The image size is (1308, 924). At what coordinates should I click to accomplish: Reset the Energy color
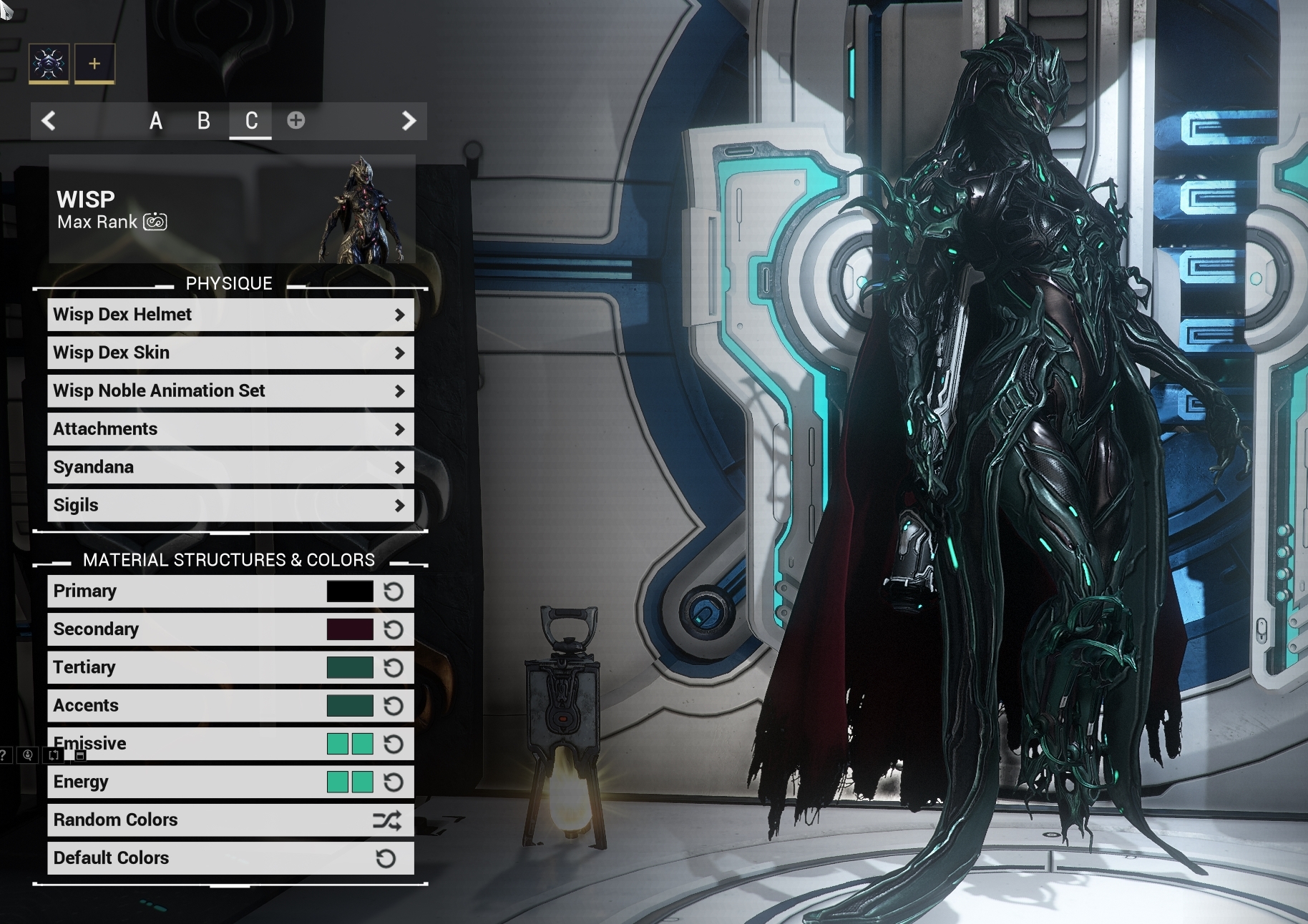click(x=394, y=782)
